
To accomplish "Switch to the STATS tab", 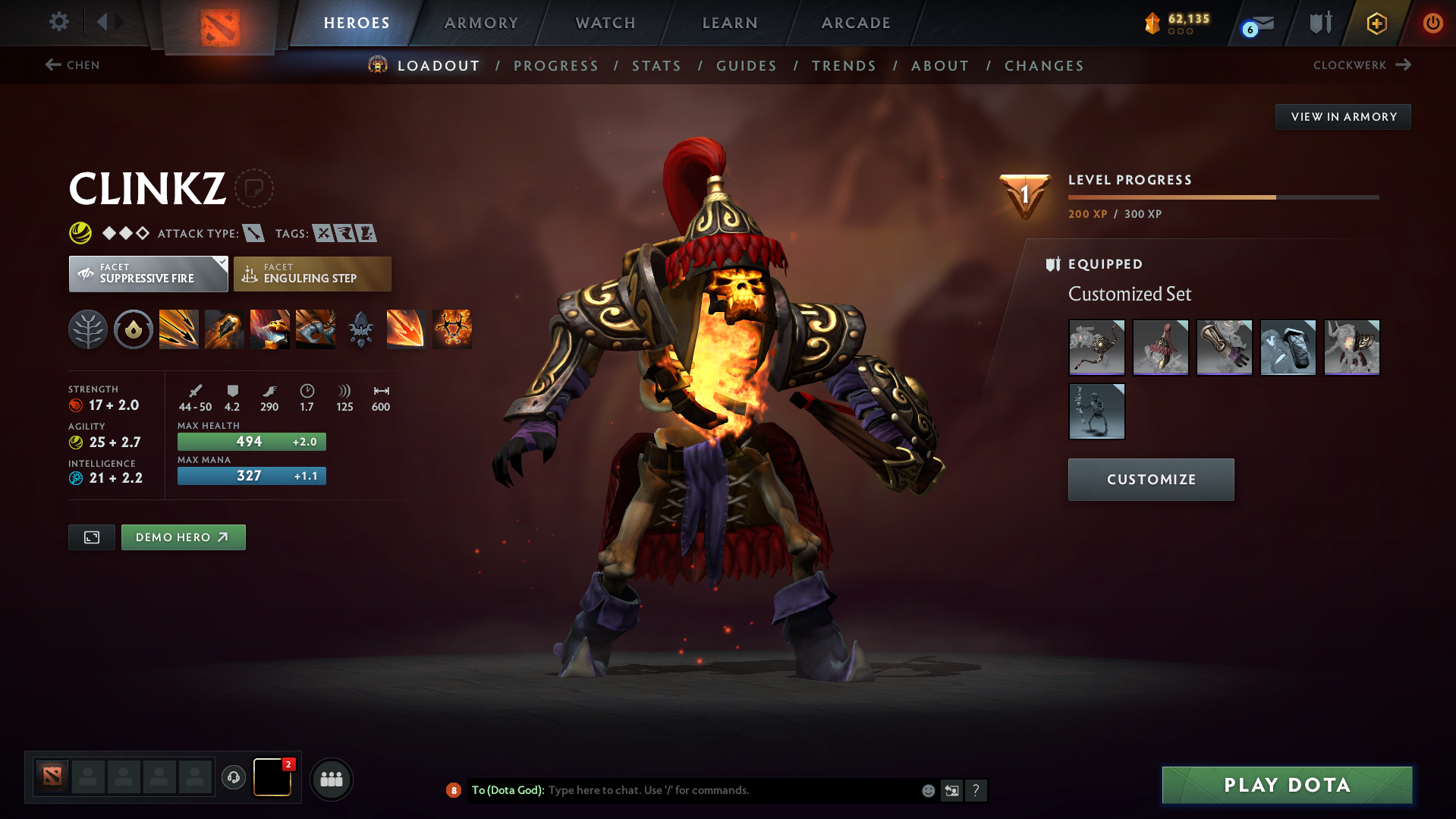I will (x=656, y=66).
